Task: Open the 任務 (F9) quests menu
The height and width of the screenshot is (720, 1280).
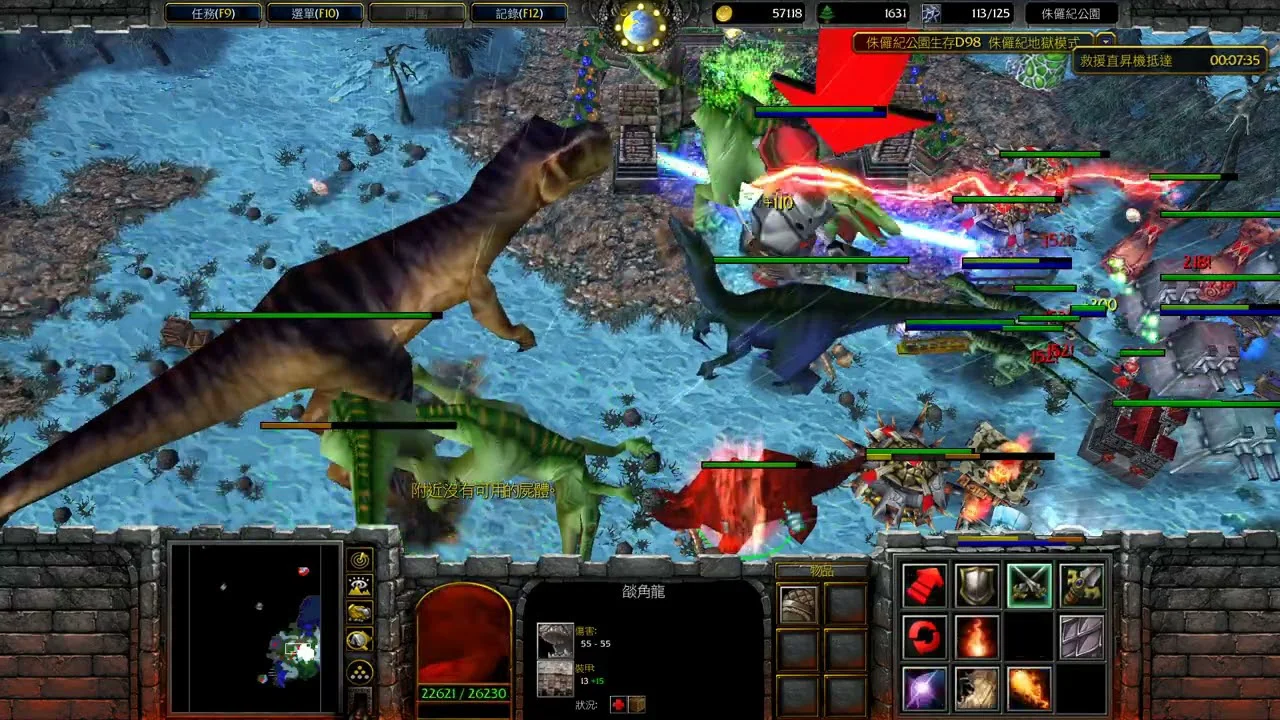Action: tap(213, 13)
